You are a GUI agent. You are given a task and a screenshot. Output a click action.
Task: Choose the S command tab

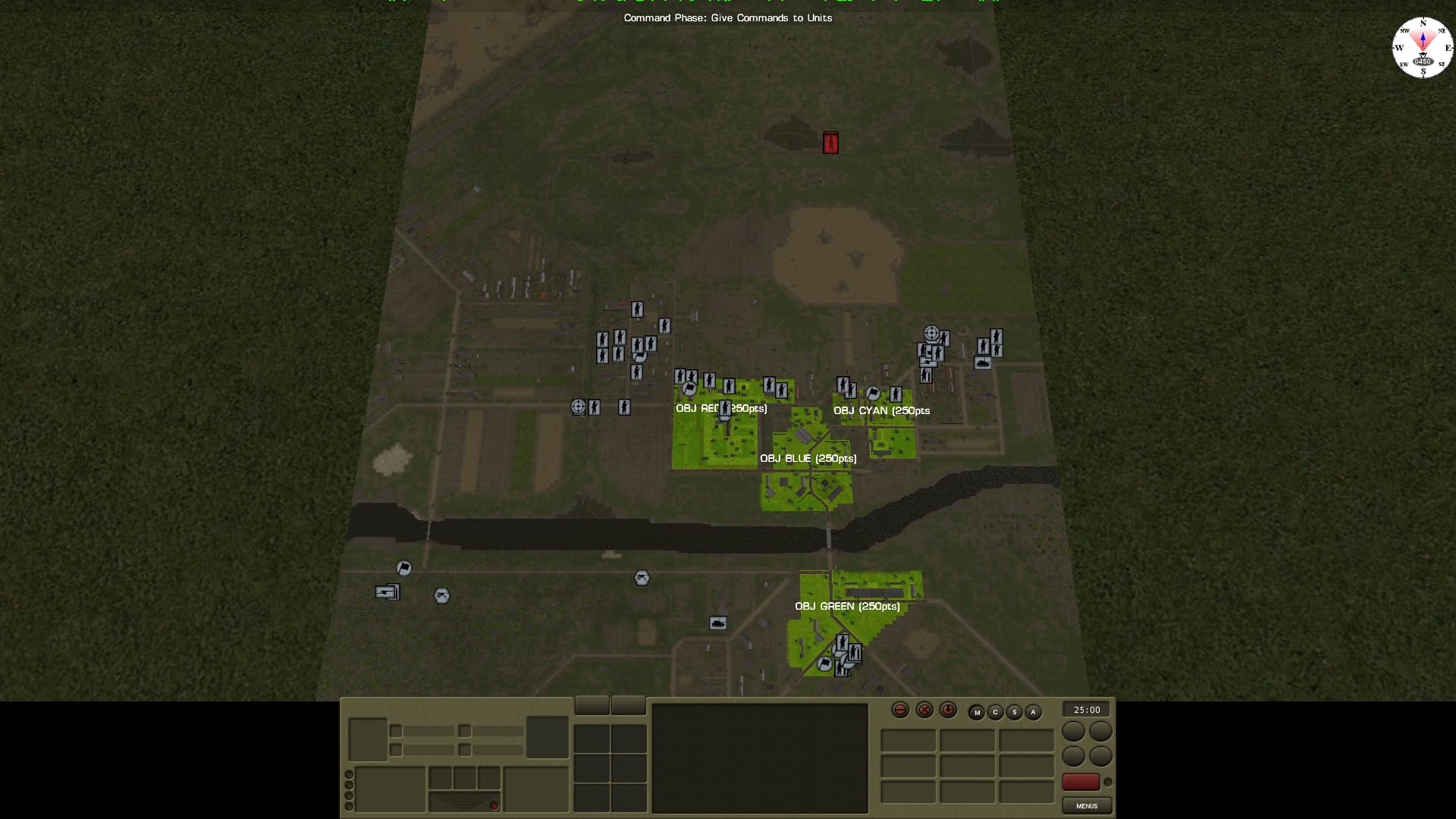[1014, 712]
